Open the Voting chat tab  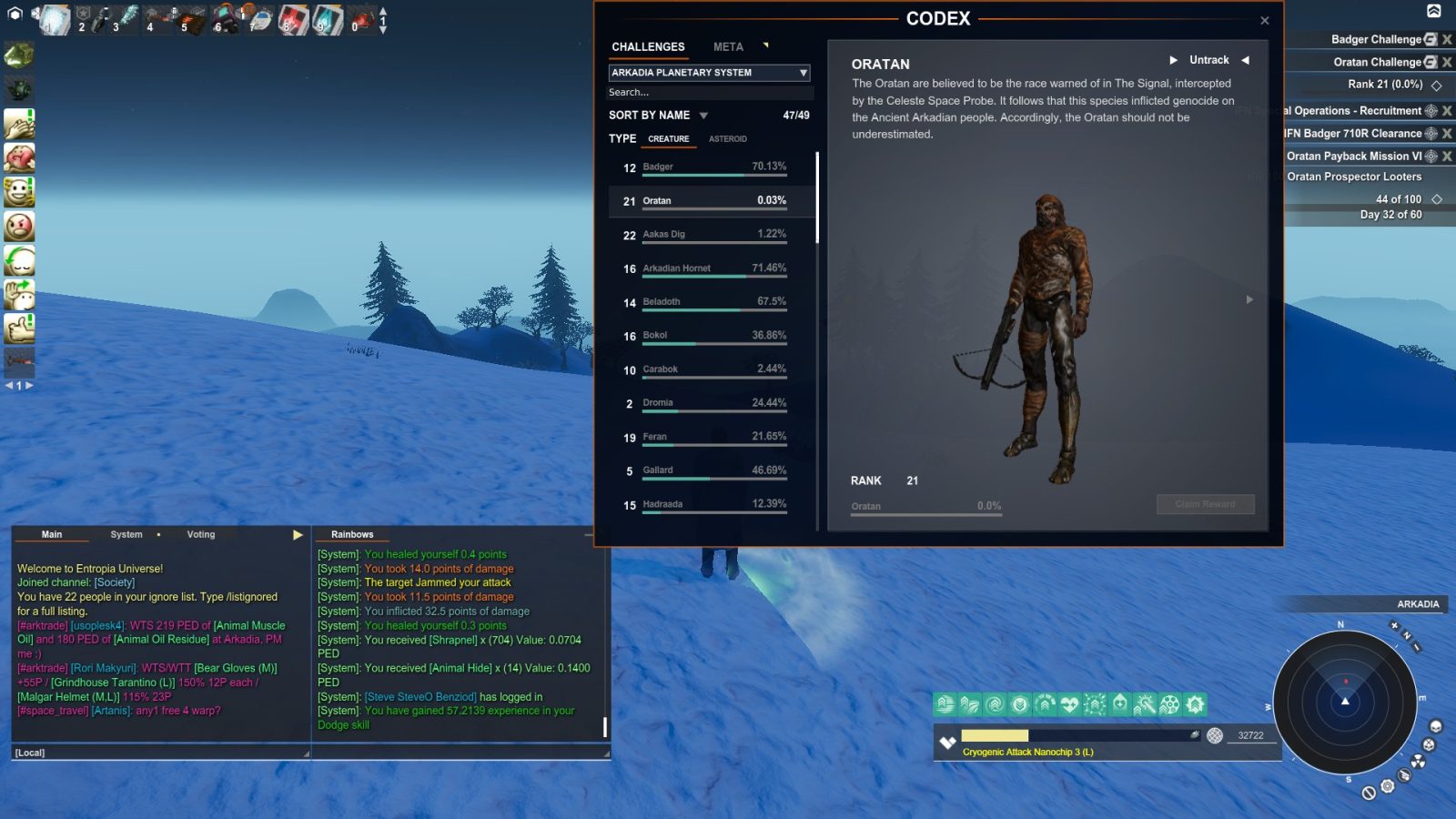coord(200,534)
